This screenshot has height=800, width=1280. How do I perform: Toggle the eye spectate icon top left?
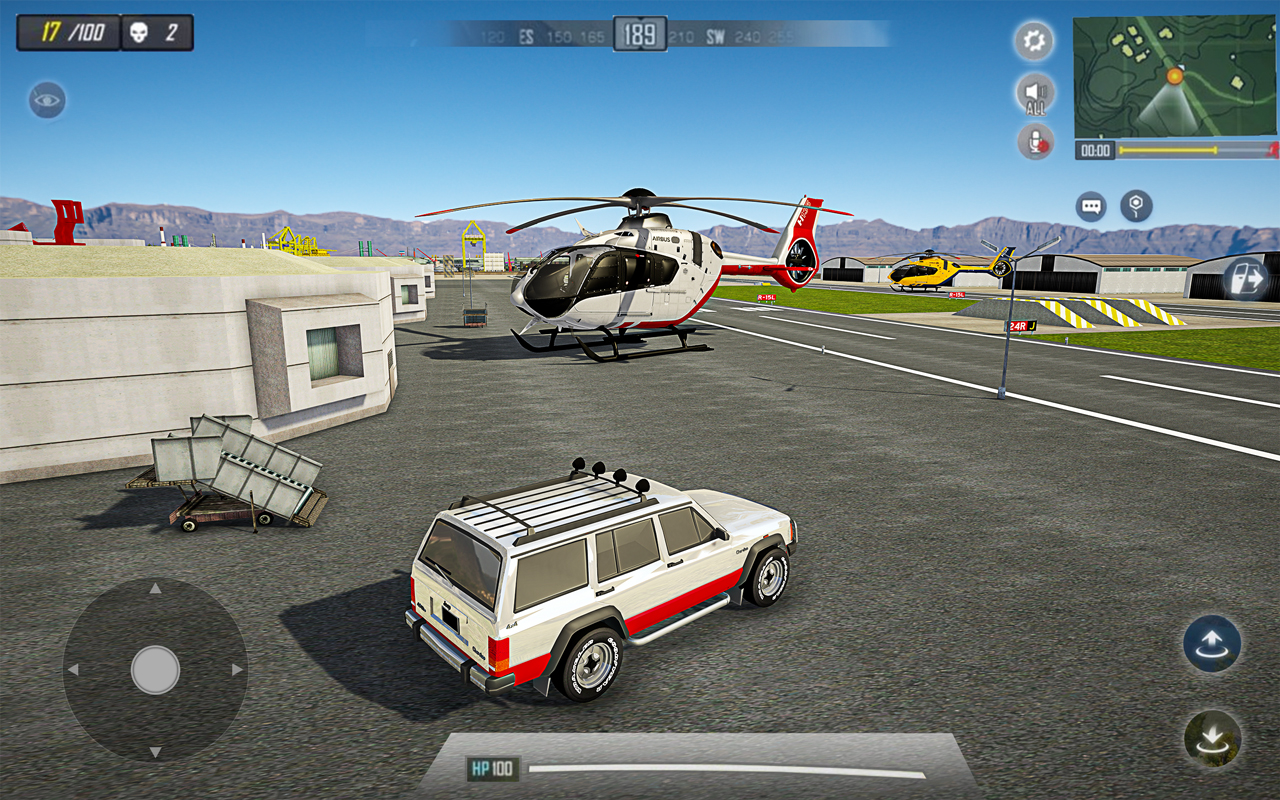46,99
